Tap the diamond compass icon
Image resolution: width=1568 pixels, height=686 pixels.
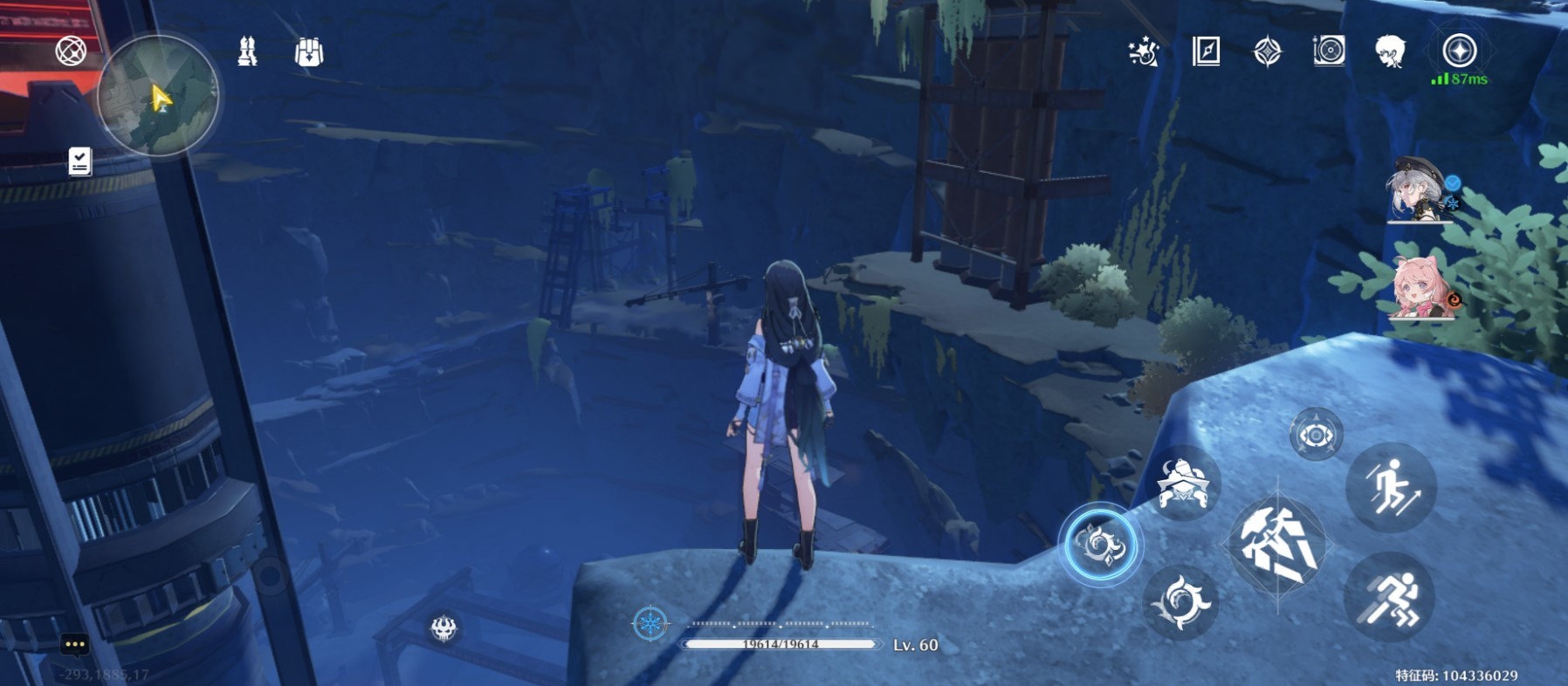1267,51
